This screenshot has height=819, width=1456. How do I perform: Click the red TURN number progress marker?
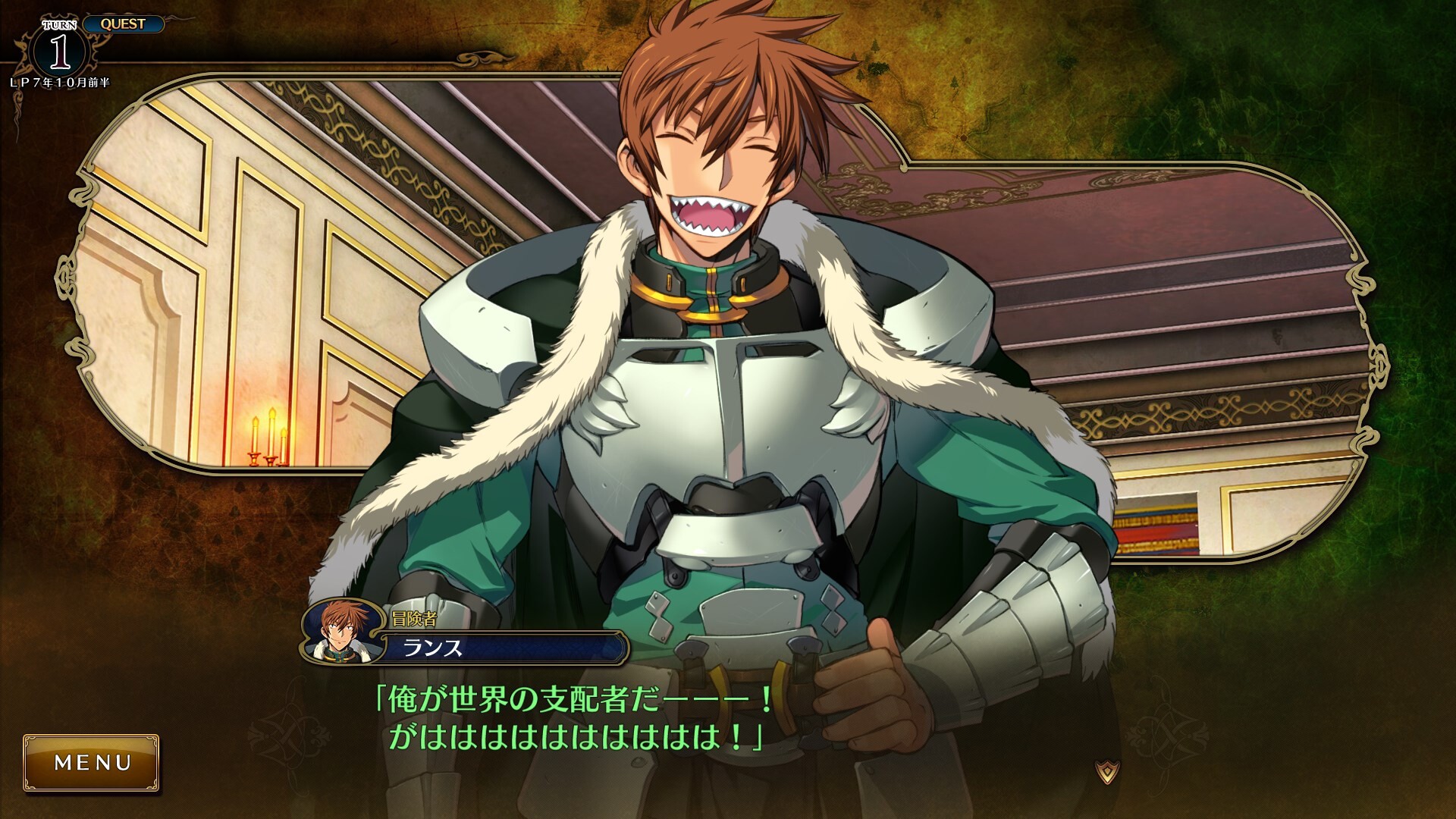(61, 49)
